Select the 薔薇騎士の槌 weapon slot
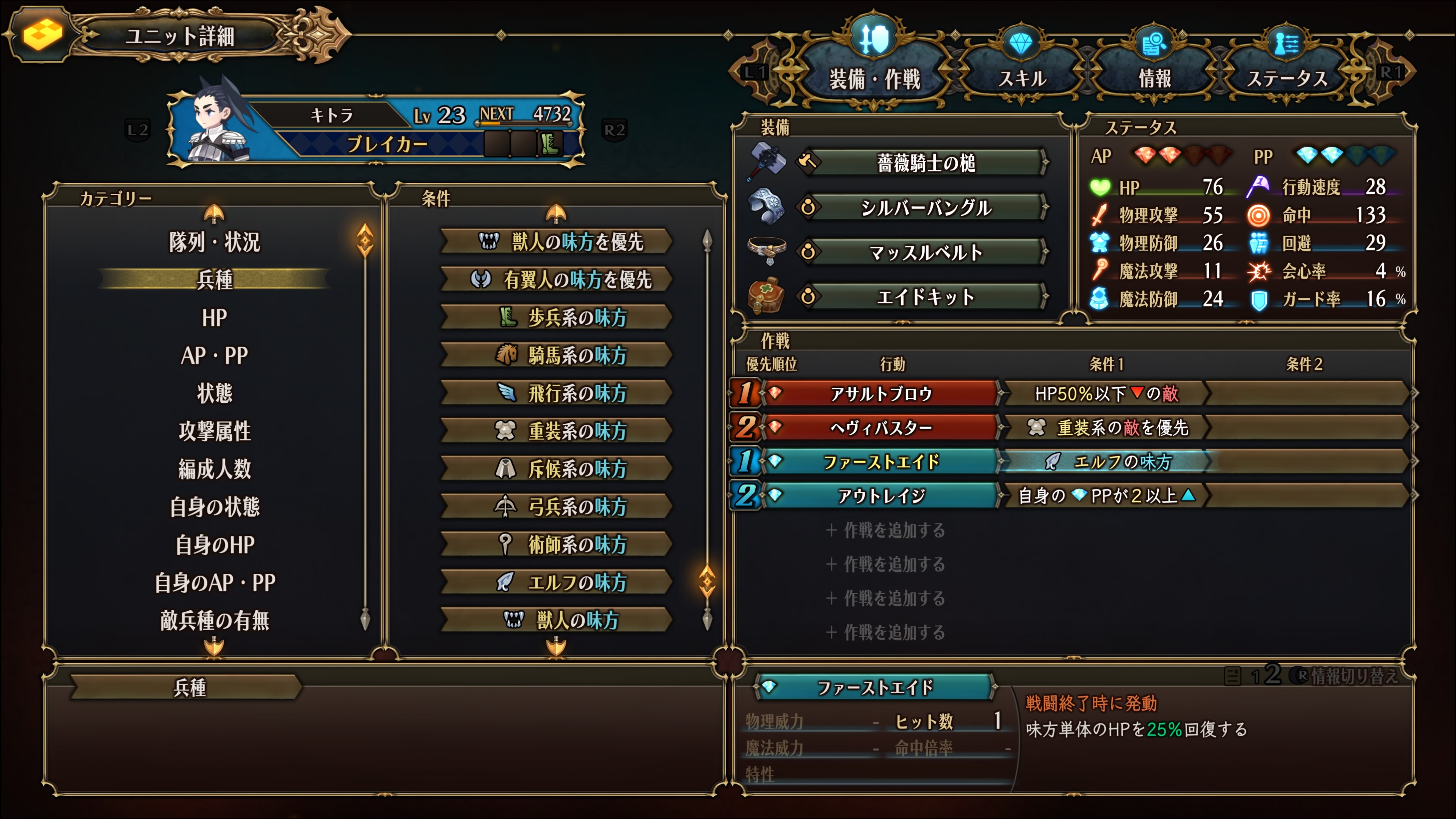The image size is (1456, 819). (x=925, y=163)
